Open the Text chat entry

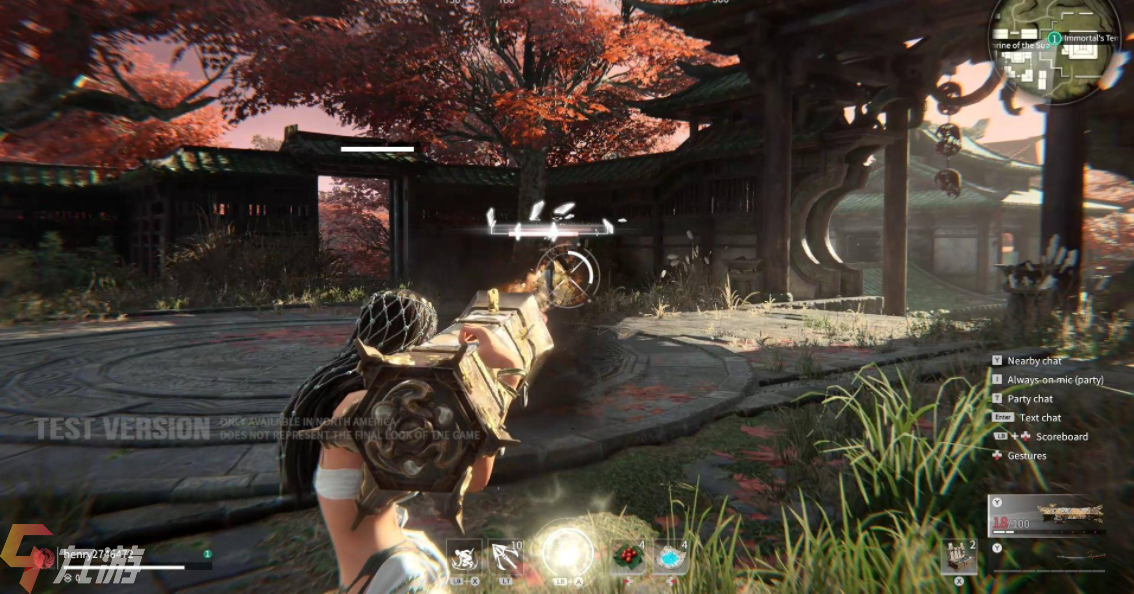point(1040,418)
